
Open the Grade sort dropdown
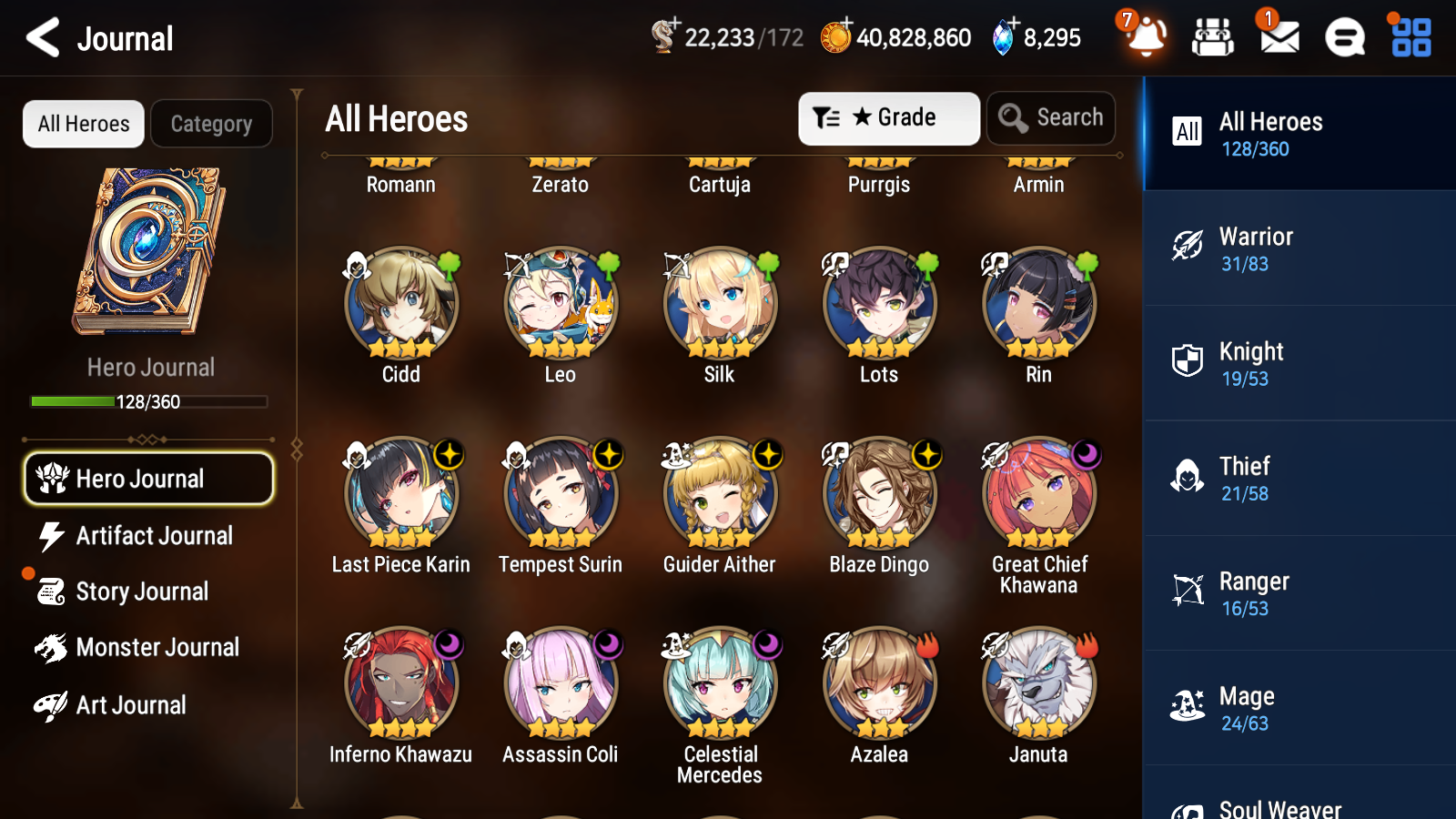pyautogui.click(x=888, y=117)
